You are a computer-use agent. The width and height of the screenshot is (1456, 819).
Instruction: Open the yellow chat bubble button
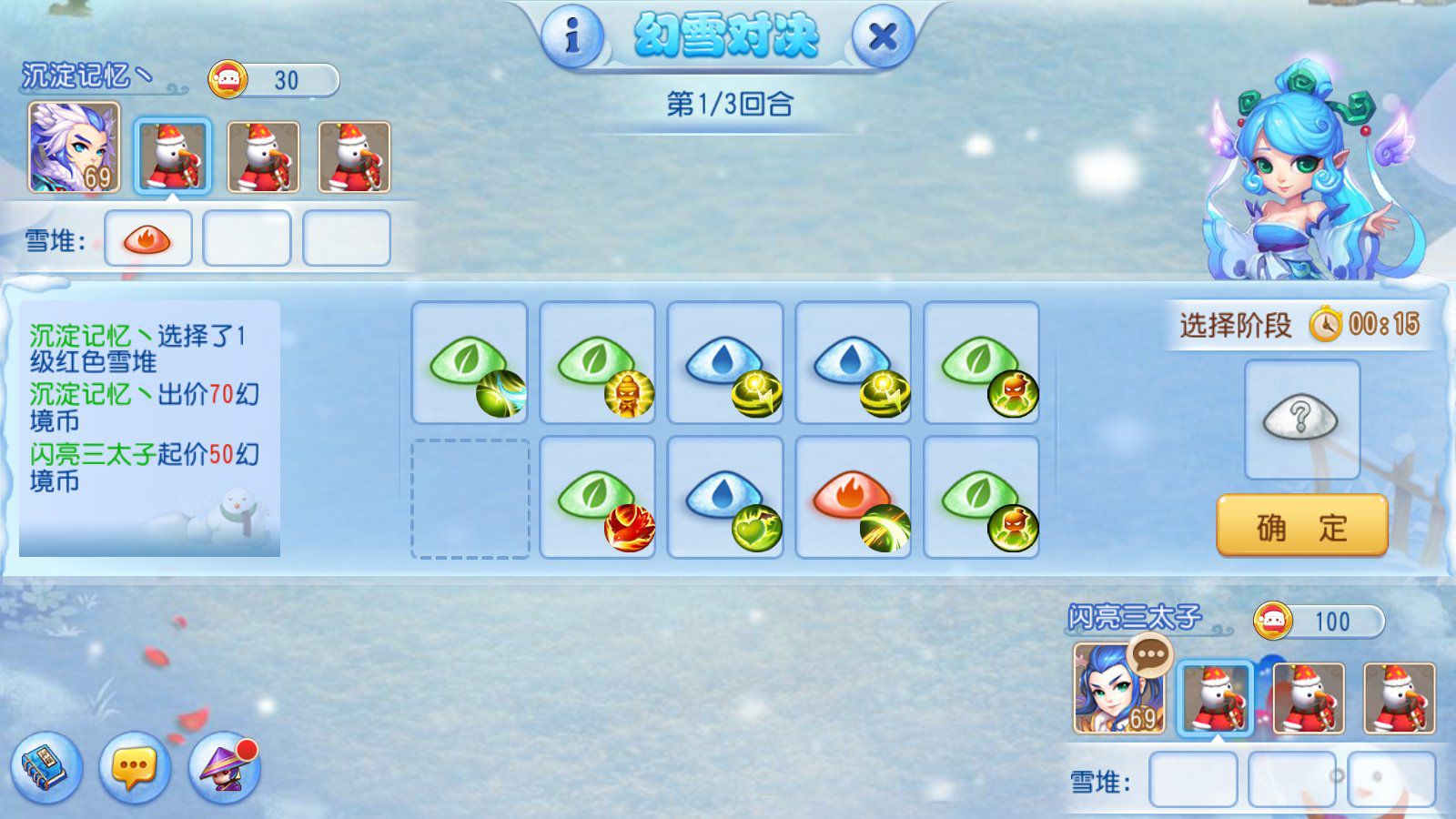coord(135,768)
